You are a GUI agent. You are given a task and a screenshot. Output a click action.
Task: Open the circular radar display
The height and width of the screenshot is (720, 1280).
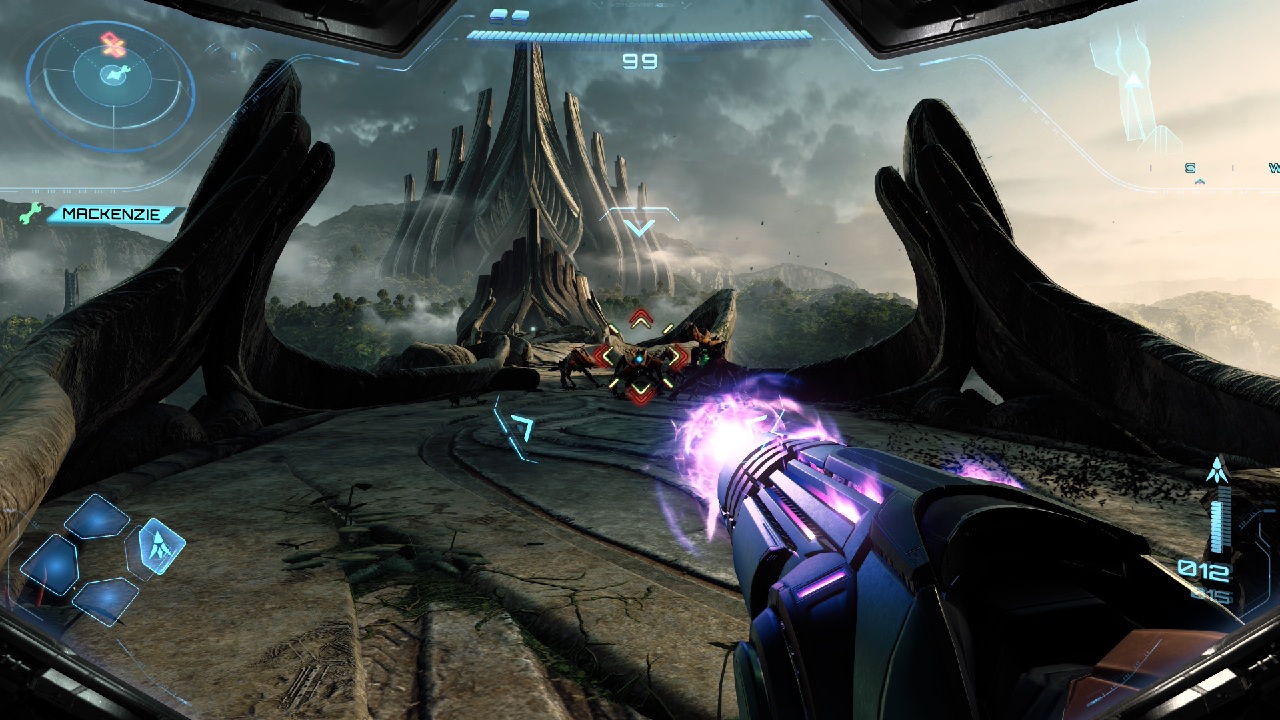pyautogui.click(x=110, y=86)
